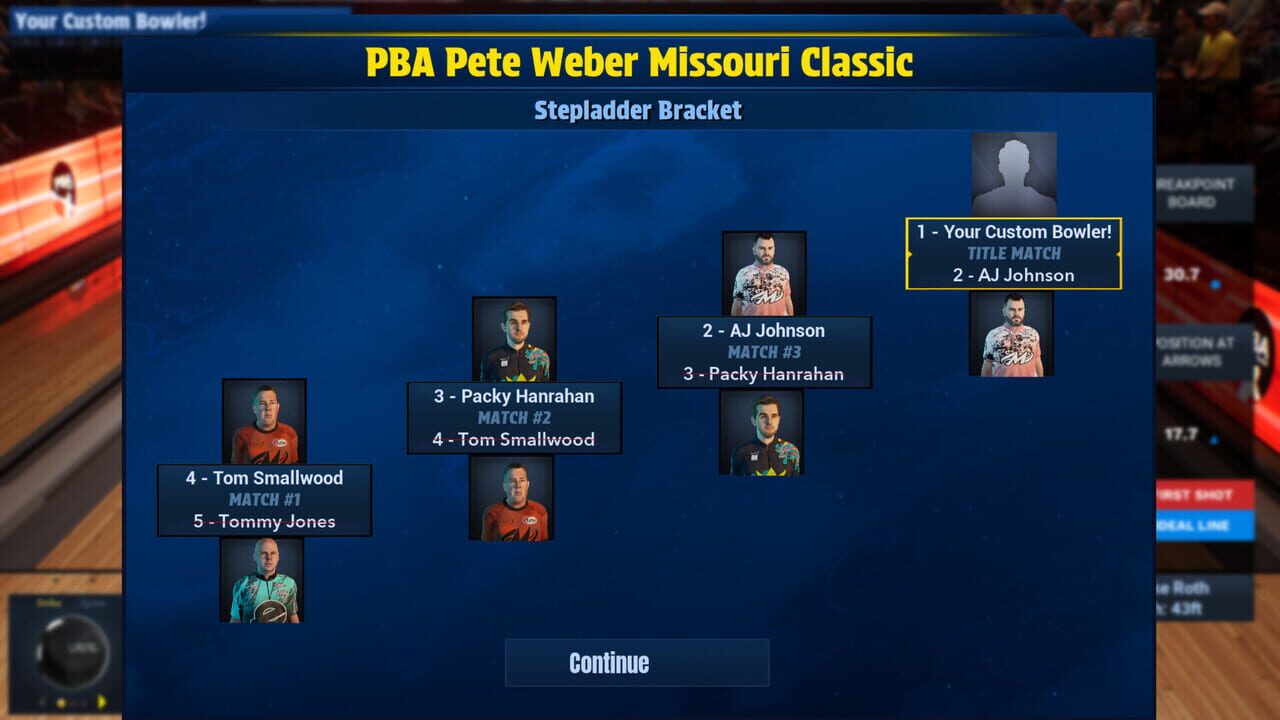Image resolution: width=1280 pixels, height=720 pixels.
Task: Click Tommy Jones' portrait at the bracket bottom
Action: [263, 580]
